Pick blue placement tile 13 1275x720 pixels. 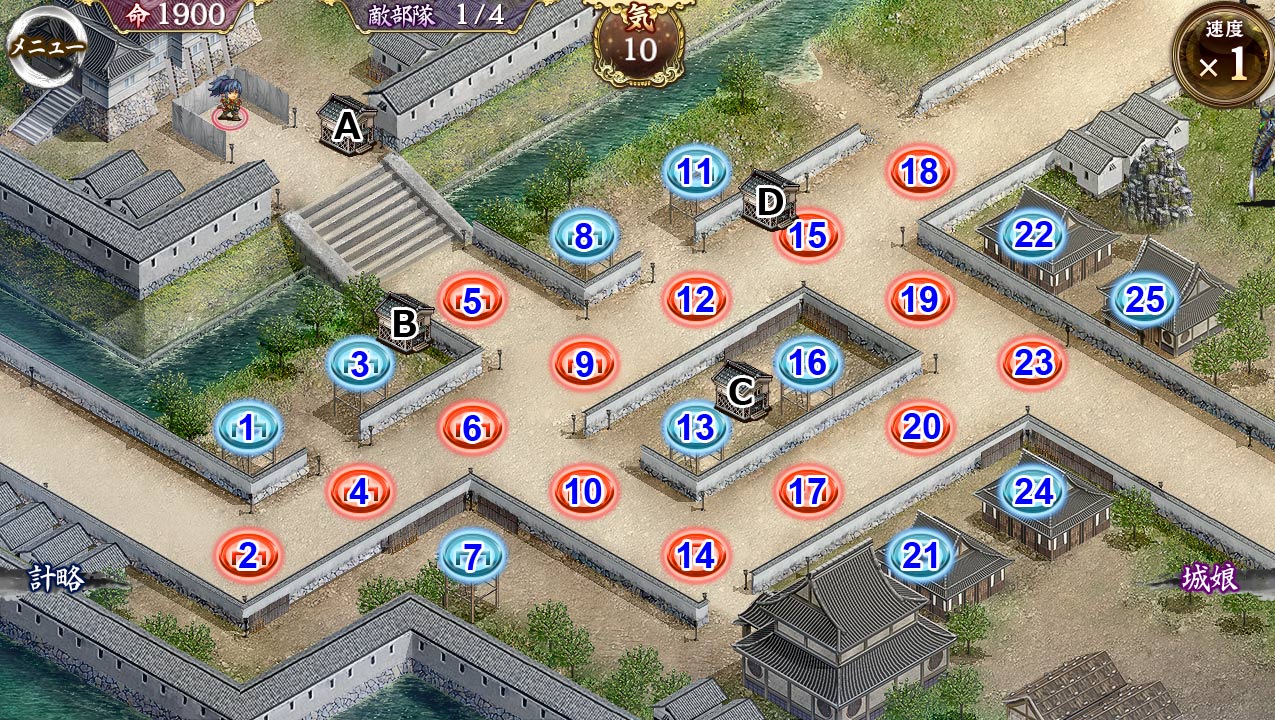pos(696,428)
